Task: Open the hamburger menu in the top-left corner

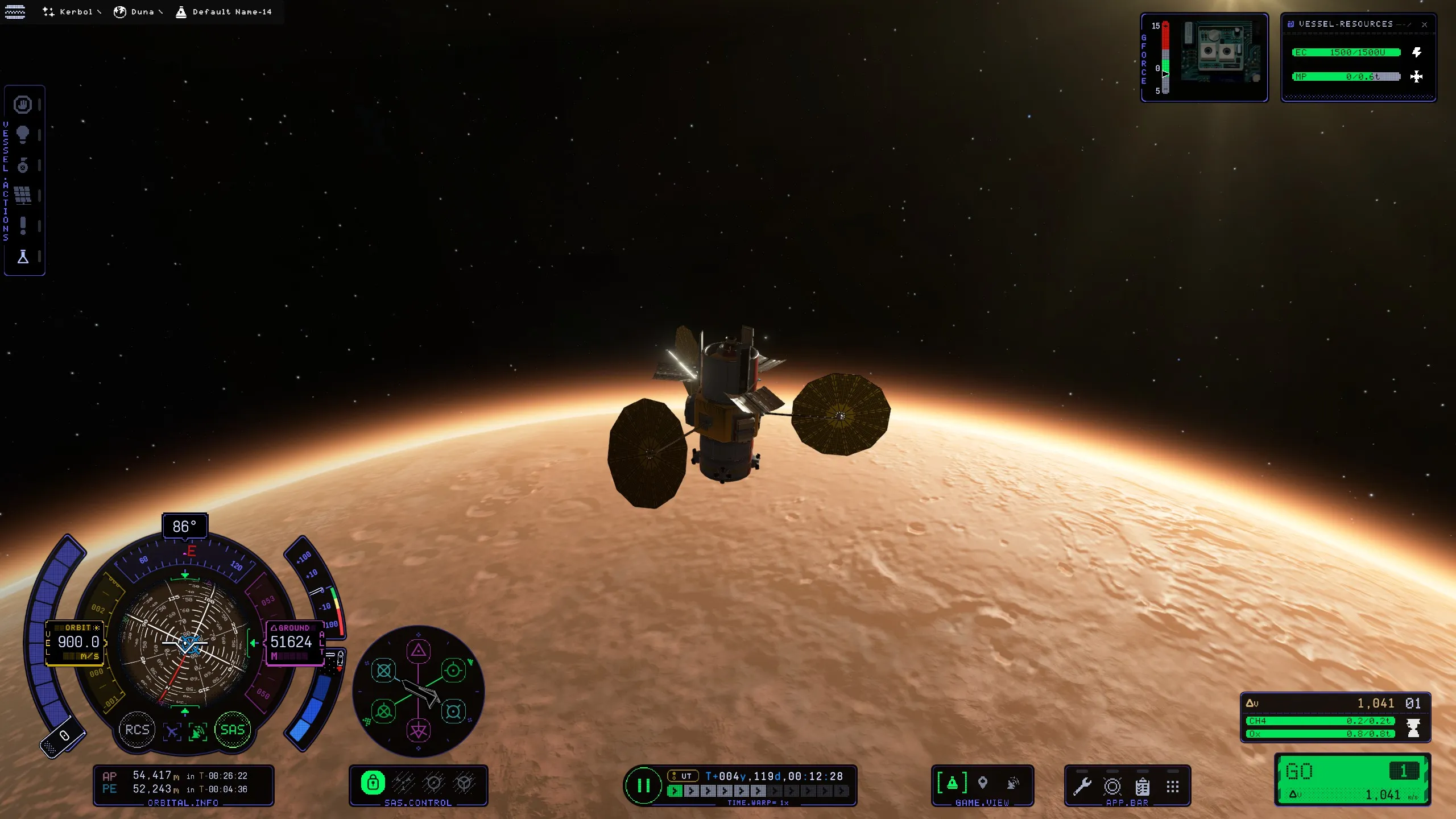Action: click(x=14, y=11)
